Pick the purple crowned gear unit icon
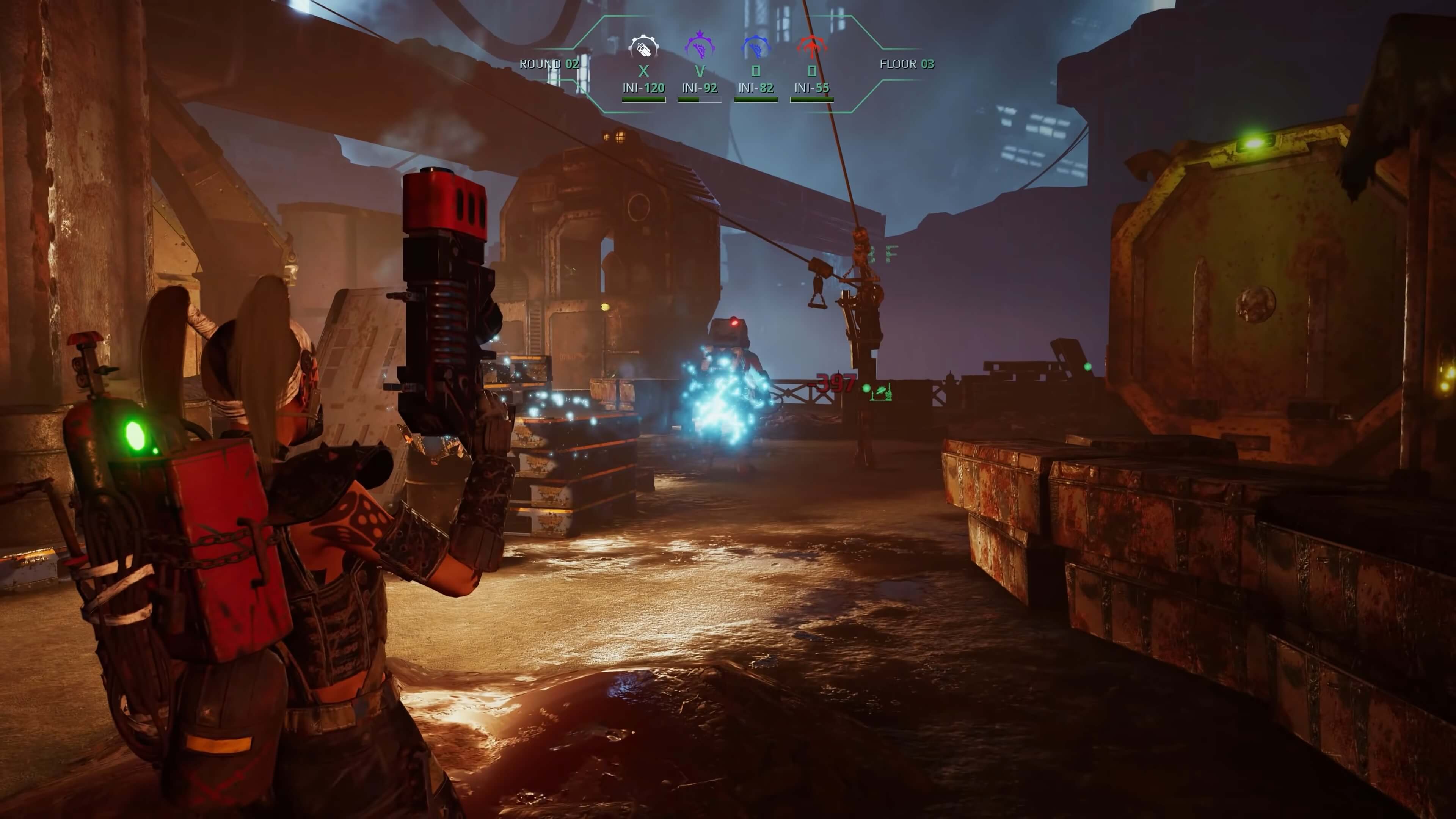This screenshot has height=819, width=1456. [700, 46]
